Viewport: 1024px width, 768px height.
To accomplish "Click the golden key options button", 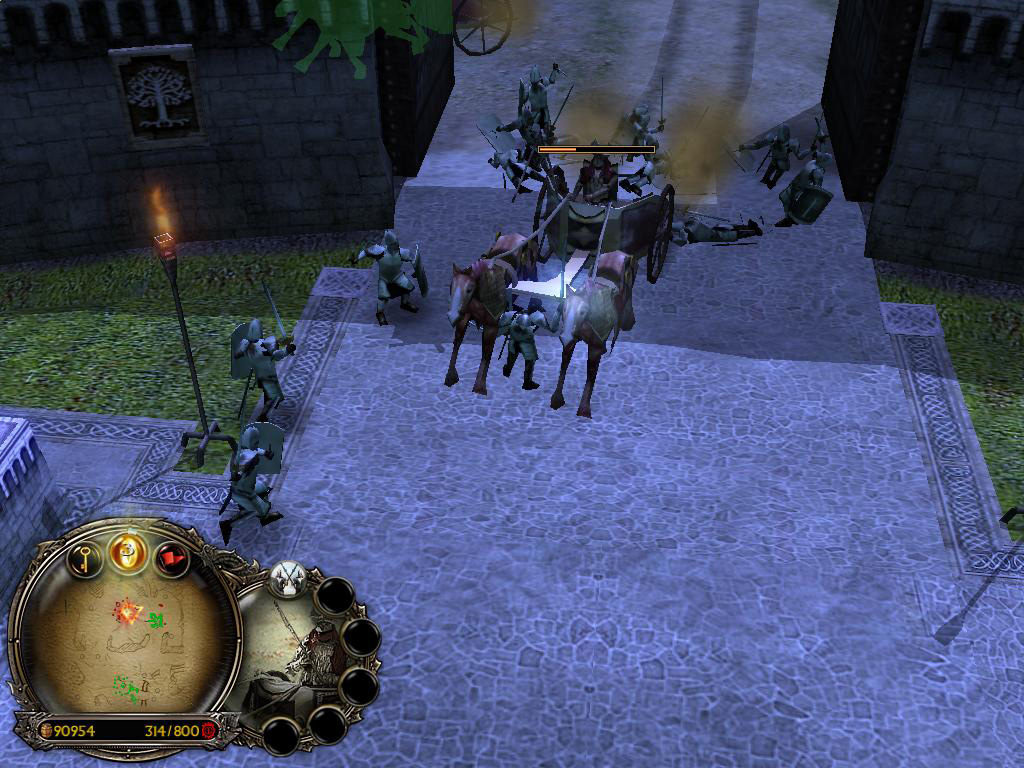I will [87, 556].
